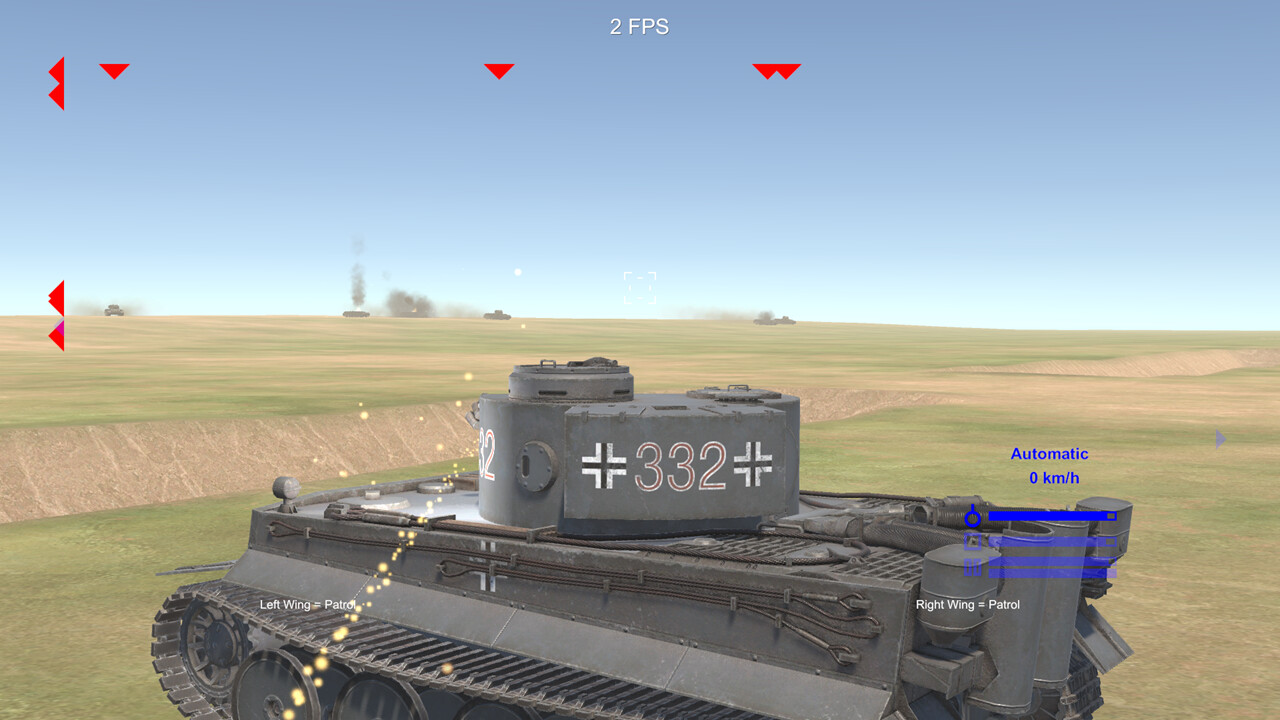Expand the side panel via blue right-edge arrow
Viewport: 1280px width, 720px height.
1220,439
